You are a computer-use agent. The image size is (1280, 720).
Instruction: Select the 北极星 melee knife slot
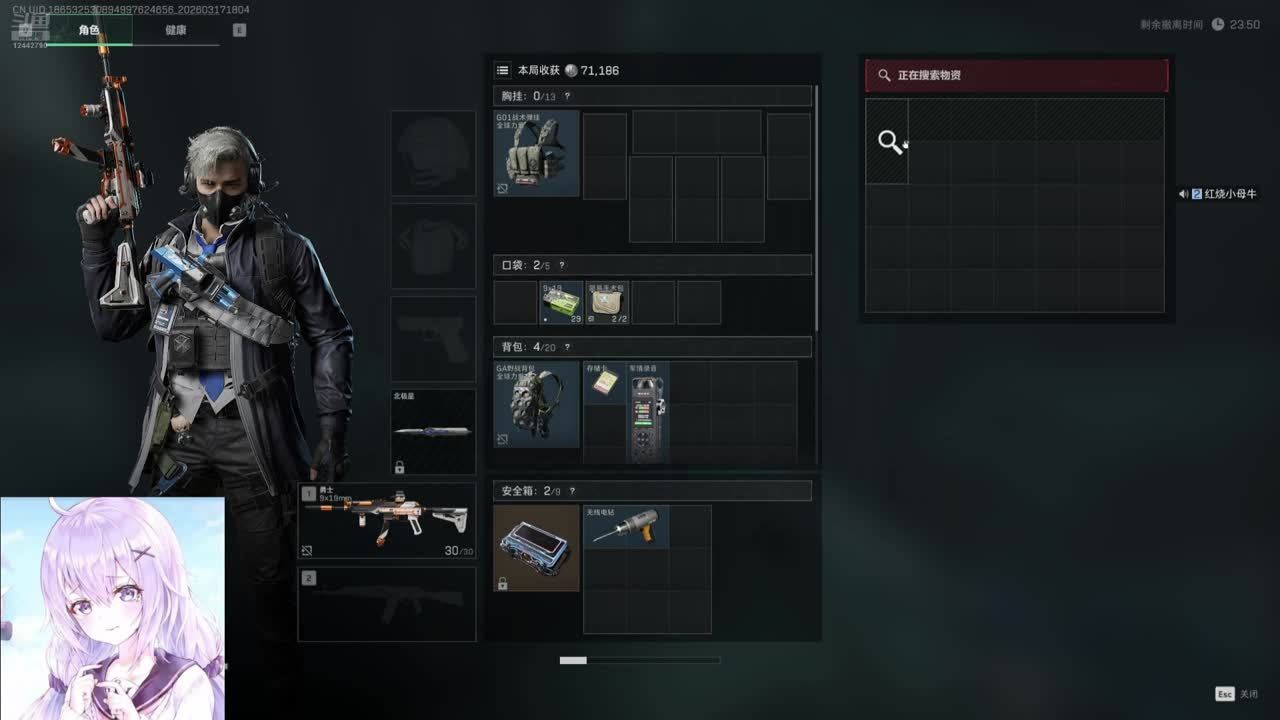coord(433,432)
